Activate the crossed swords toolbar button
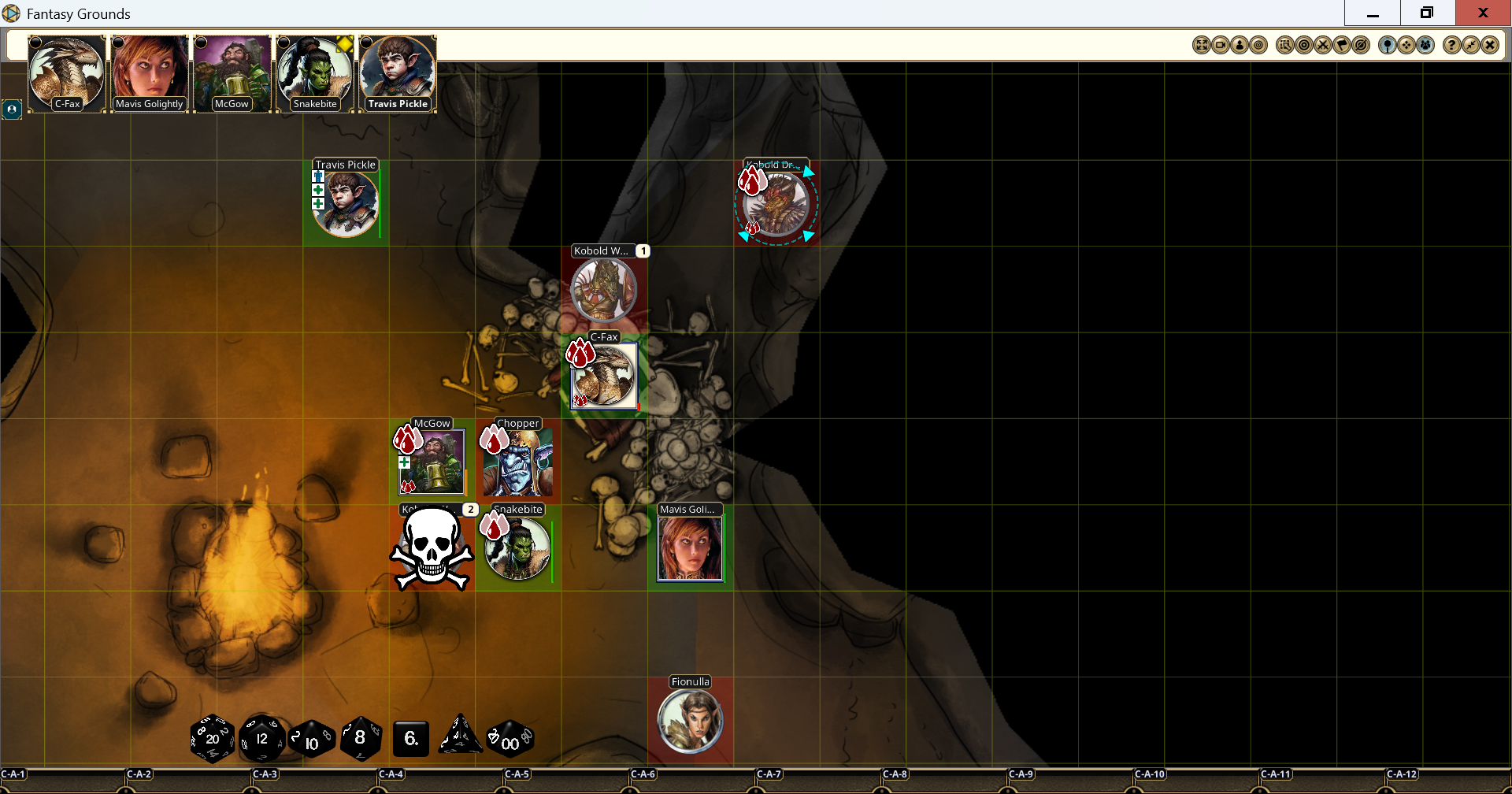Image resolution: width=1512 pixels, height=794 pixels. coord(1323,46)
